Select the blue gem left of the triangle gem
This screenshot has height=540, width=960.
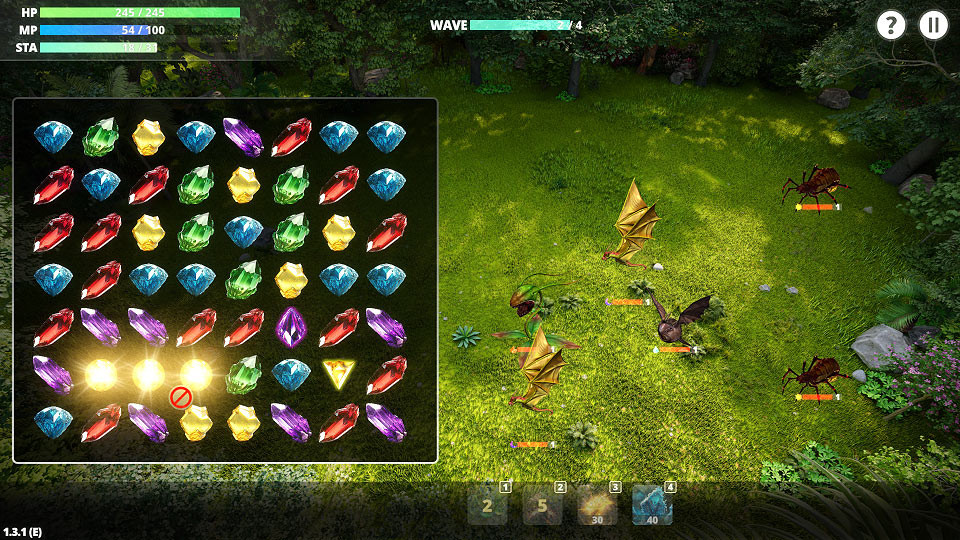click(x=291, y=375)
